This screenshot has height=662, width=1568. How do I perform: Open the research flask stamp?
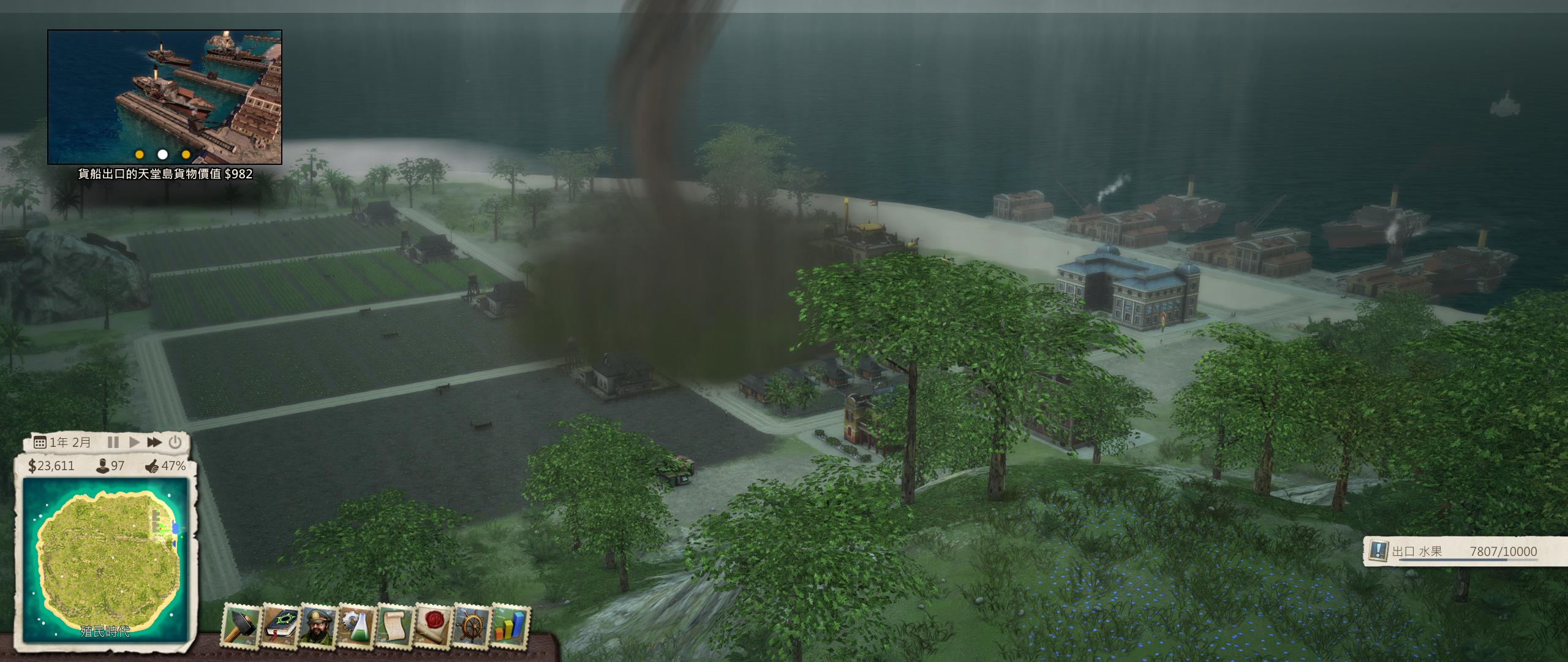(356, 625)
